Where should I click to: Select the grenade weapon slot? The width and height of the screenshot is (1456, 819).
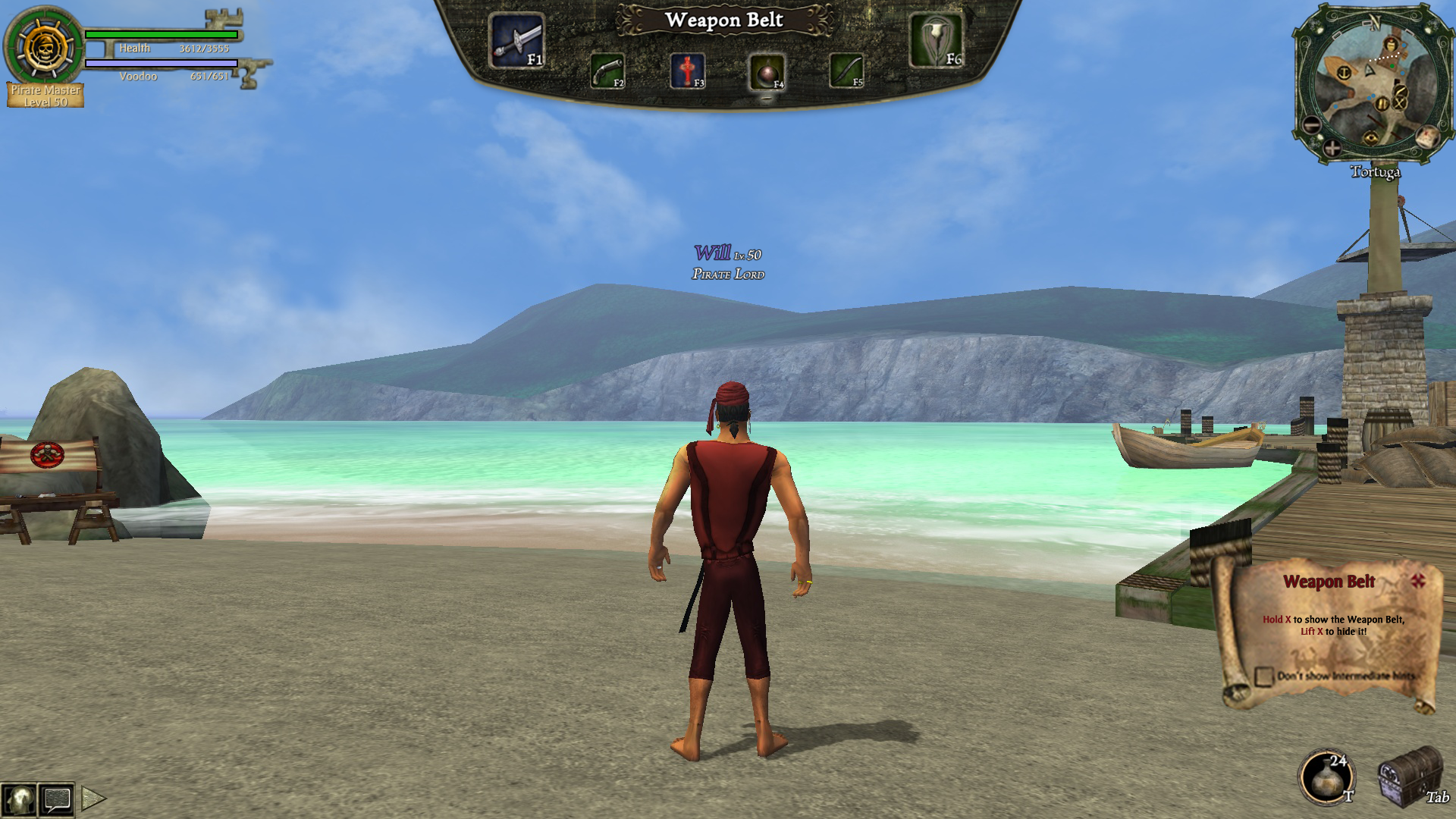[x=766, y=73]
